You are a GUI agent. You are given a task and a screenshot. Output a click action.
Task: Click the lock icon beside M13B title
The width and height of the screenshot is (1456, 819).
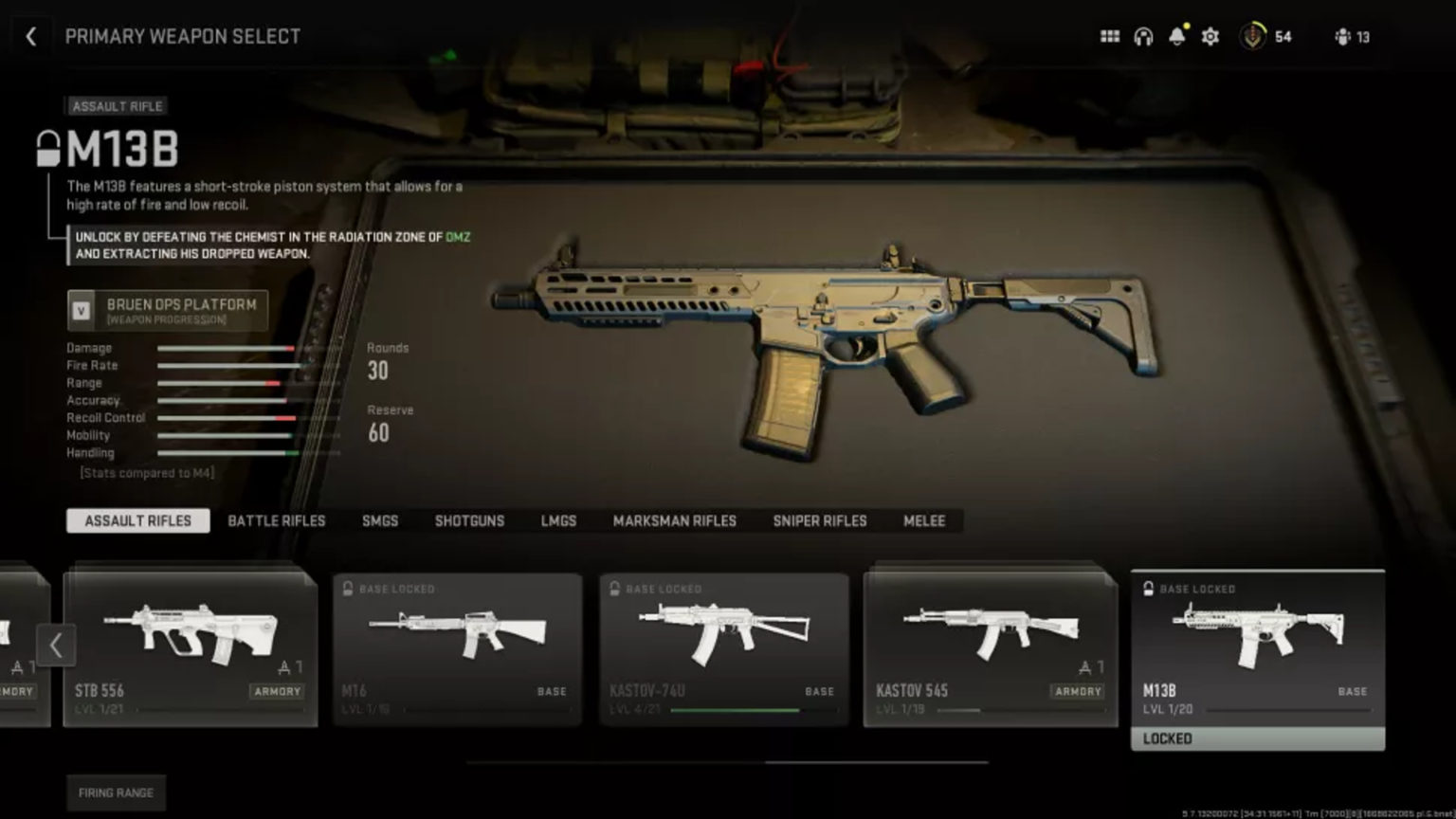pyautogui.click(x=45, y=149)
